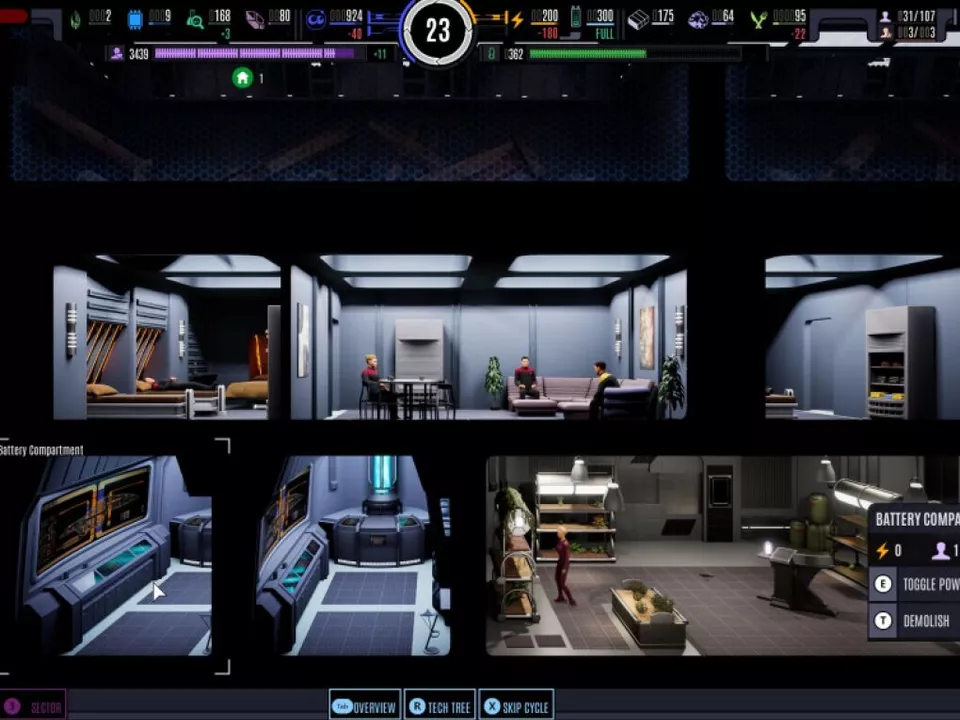Click the crew count icon

[x=884, y=17]
